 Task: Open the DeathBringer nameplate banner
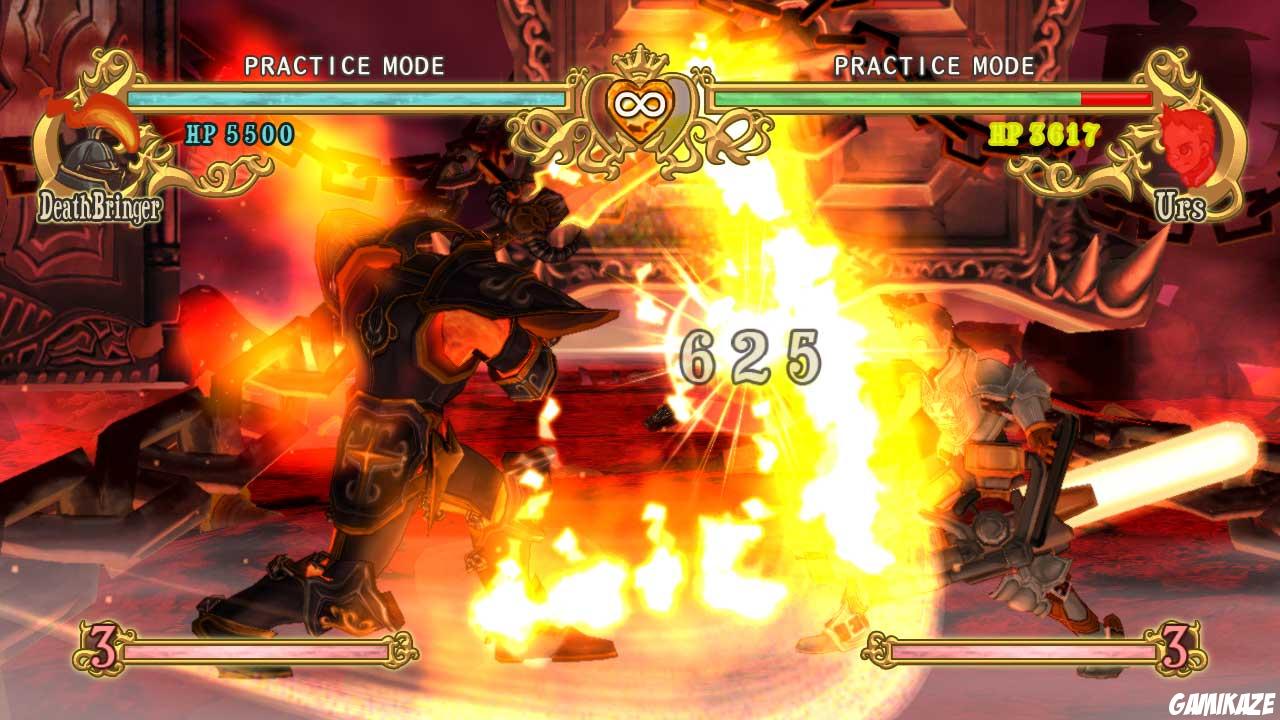[100, 207]
